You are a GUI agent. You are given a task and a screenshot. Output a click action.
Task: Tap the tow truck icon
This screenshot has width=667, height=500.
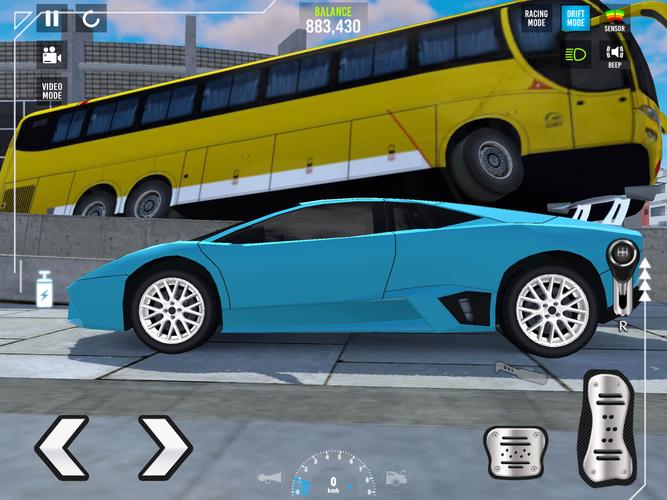click(x=397, y=478)
